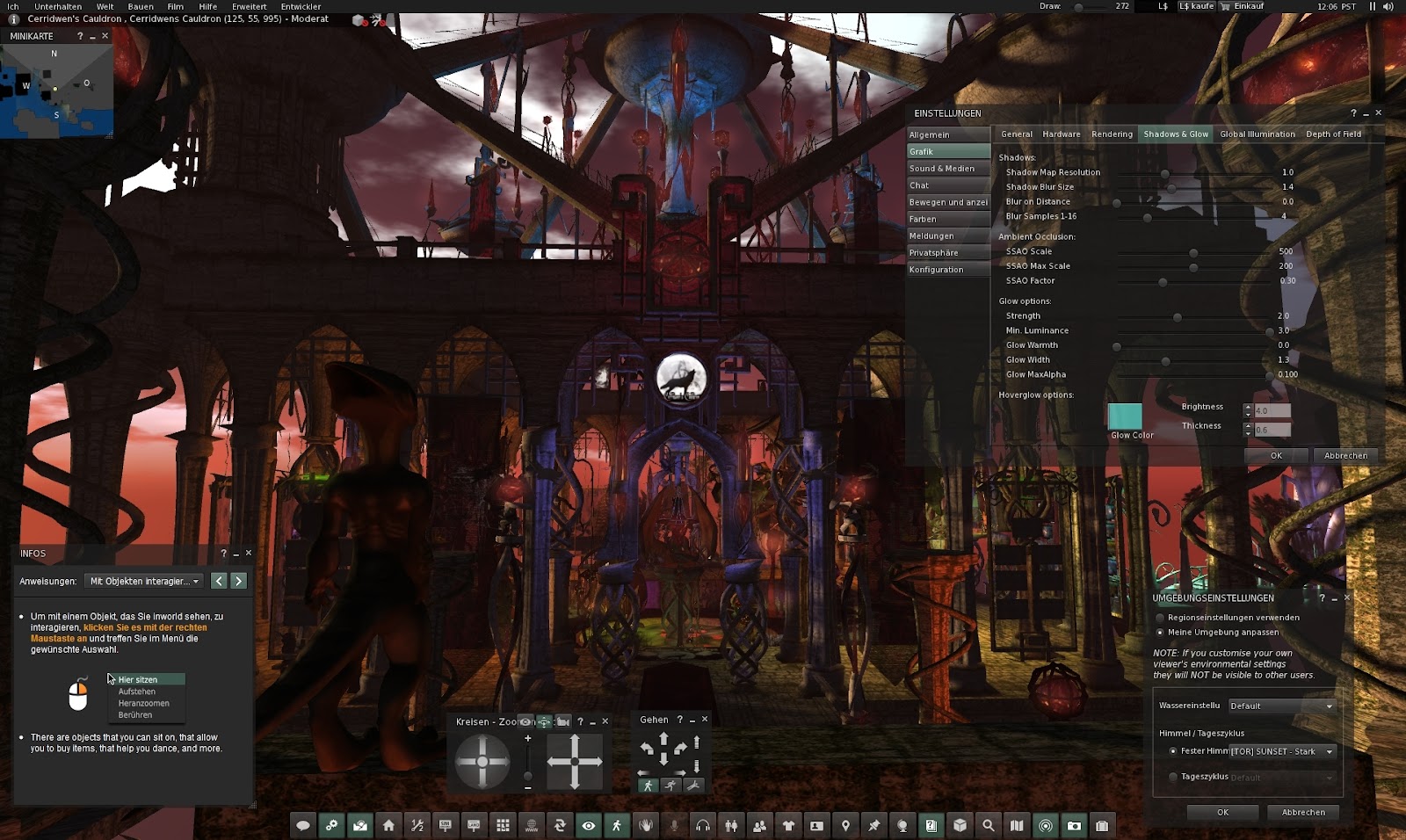Open the snapshot camera icon
The width and height of the screenshot is (1406, 840).
(x=1073, y=826)
